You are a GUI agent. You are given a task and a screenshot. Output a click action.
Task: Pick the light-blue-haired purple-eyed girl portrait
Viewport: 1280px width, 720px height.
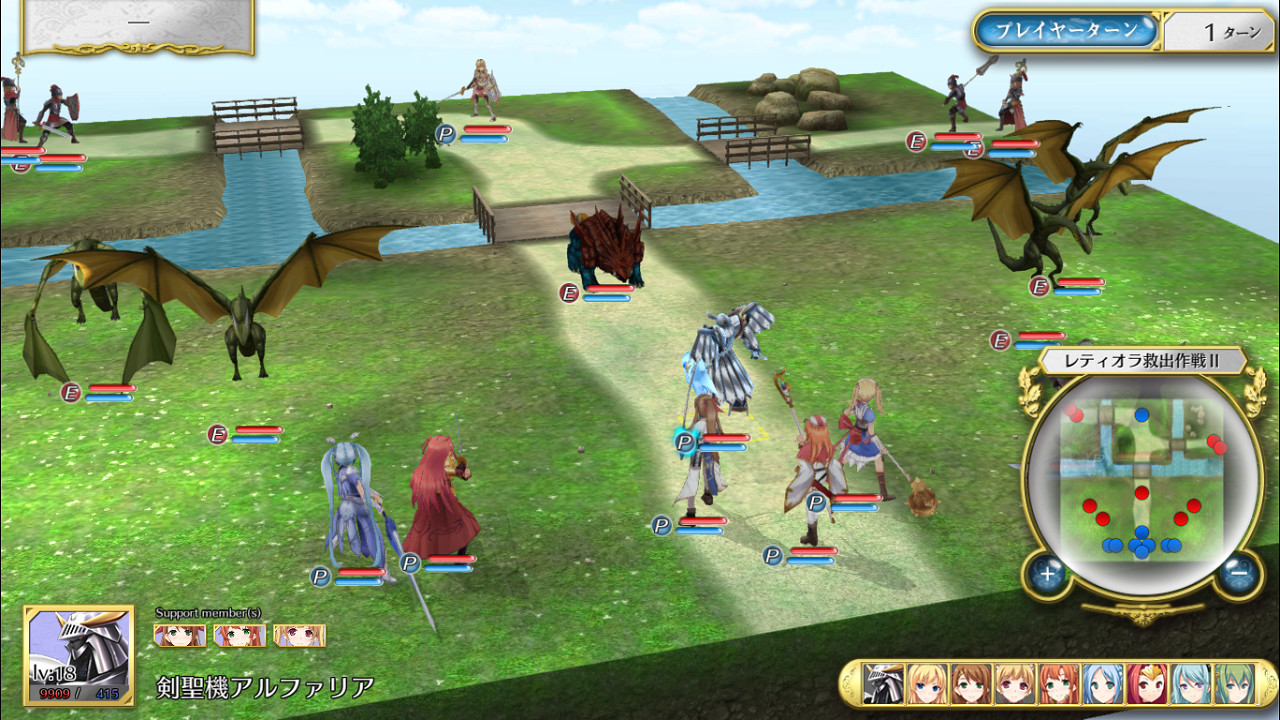coord(1191,684)
